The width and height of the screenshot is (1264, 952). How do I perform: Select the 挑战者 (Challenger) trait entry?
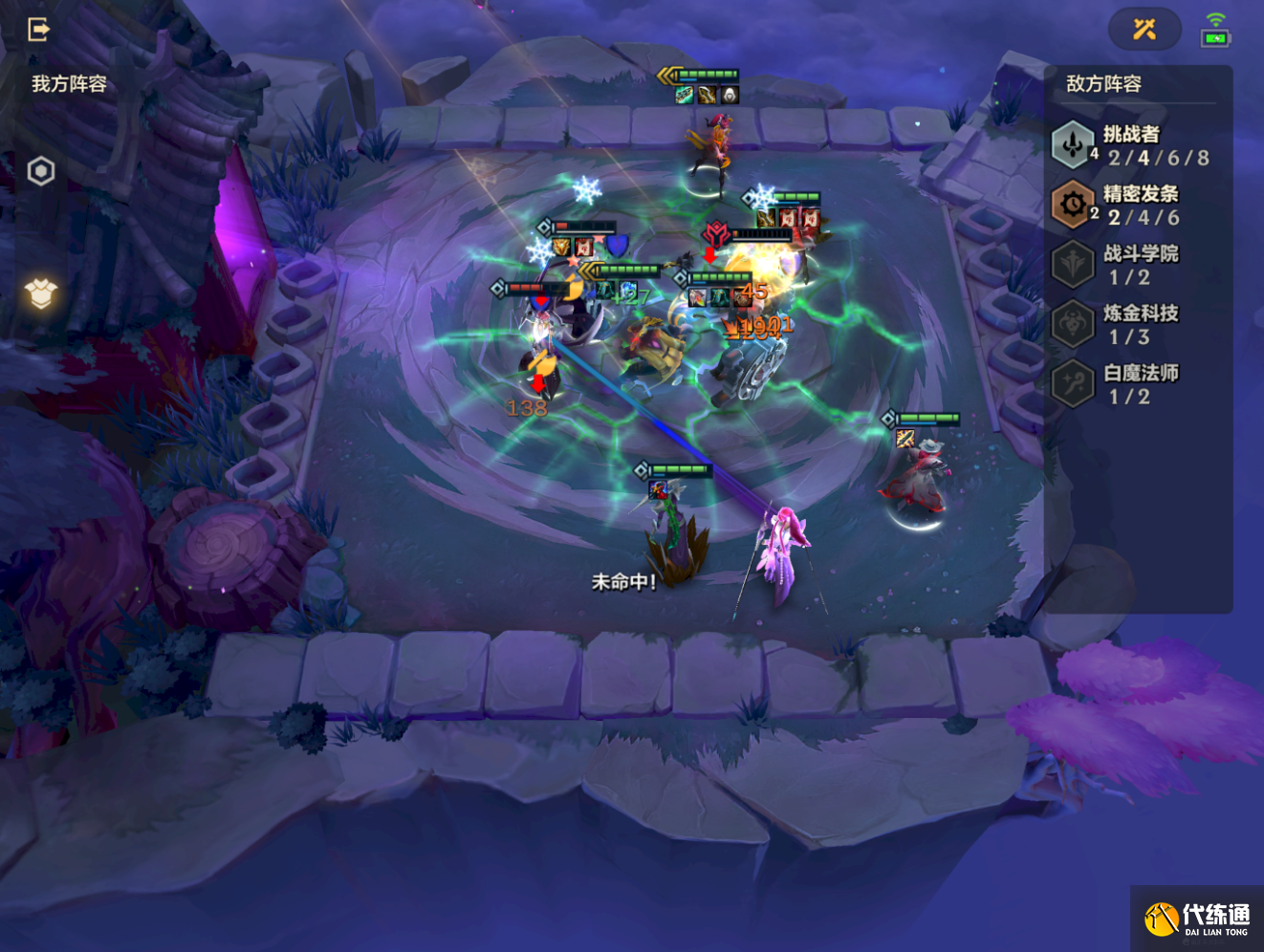(1132, 145)
